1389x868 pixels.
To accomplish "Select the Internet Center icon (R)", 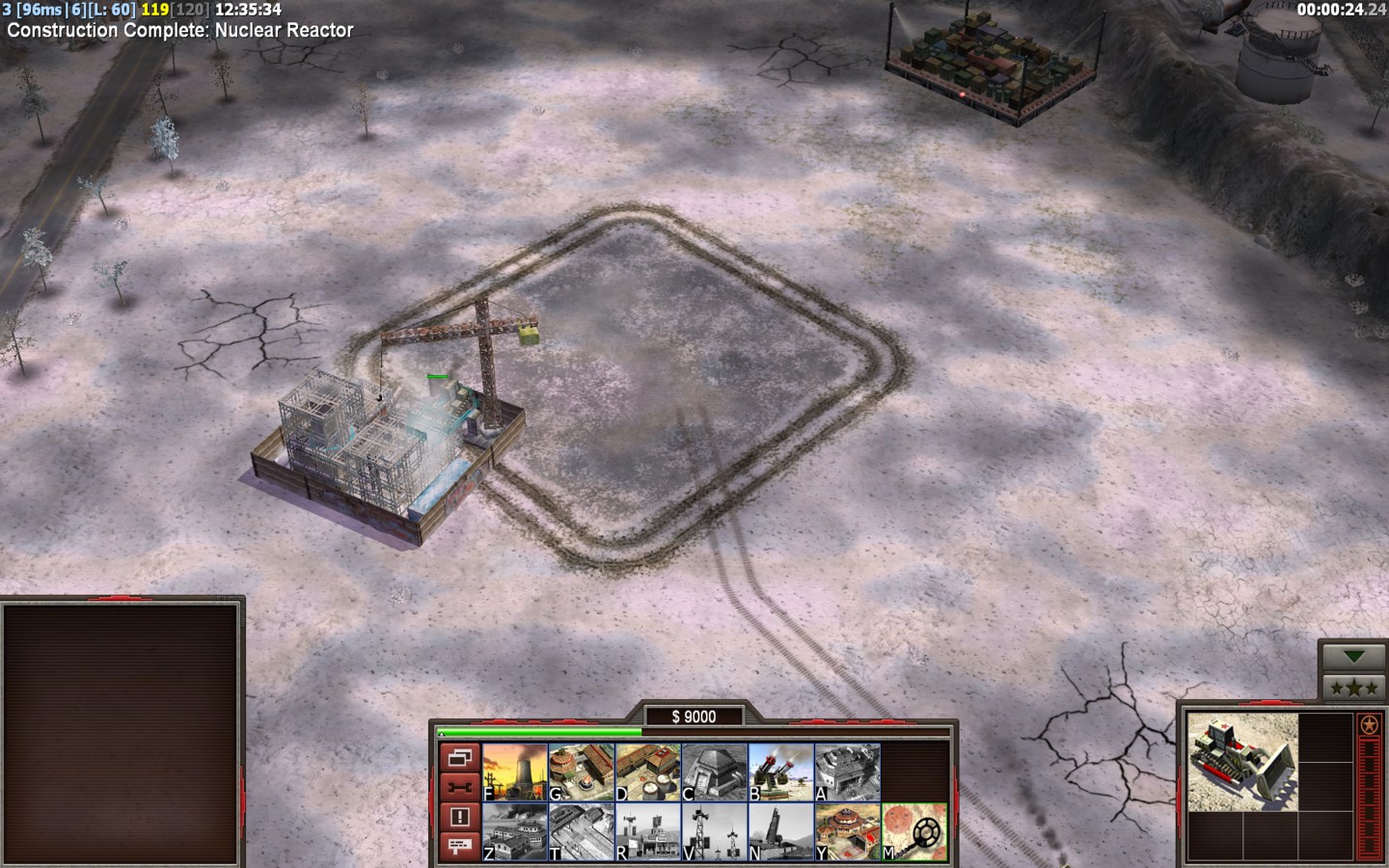I will (648, 831).
